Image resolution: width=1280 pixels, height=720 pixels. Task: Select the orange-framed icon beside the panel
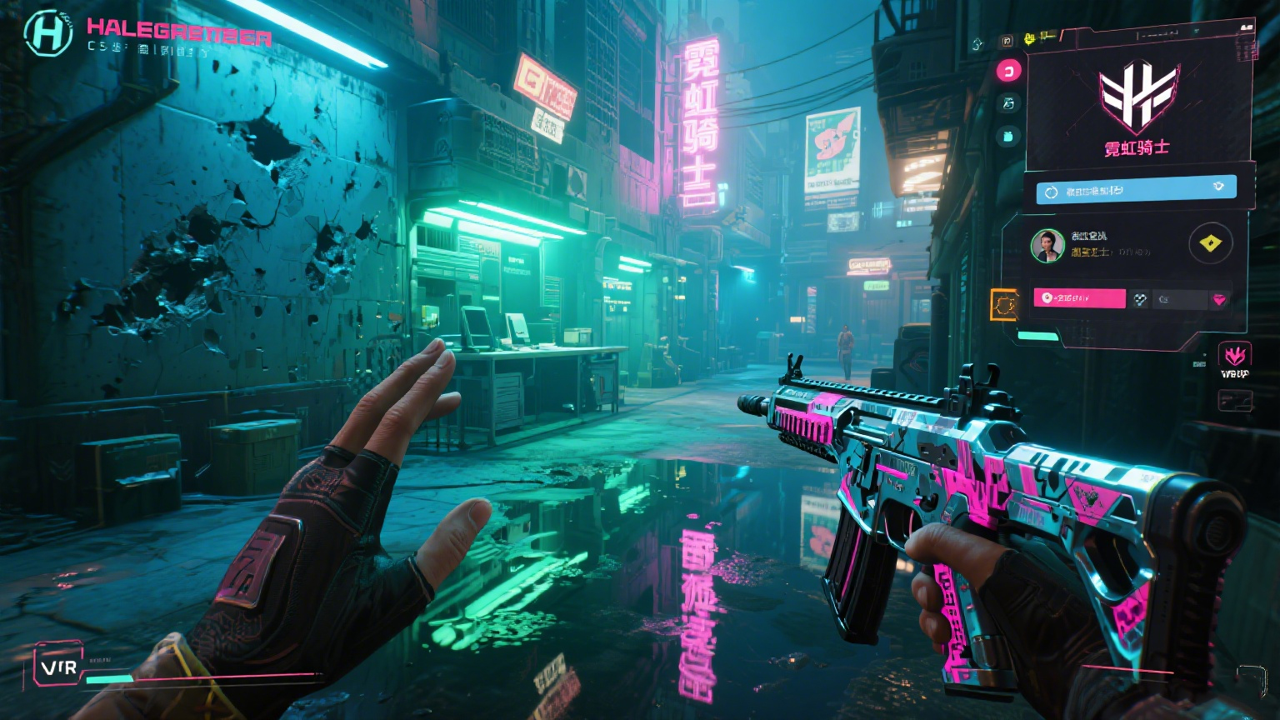tap(1003, 304)
